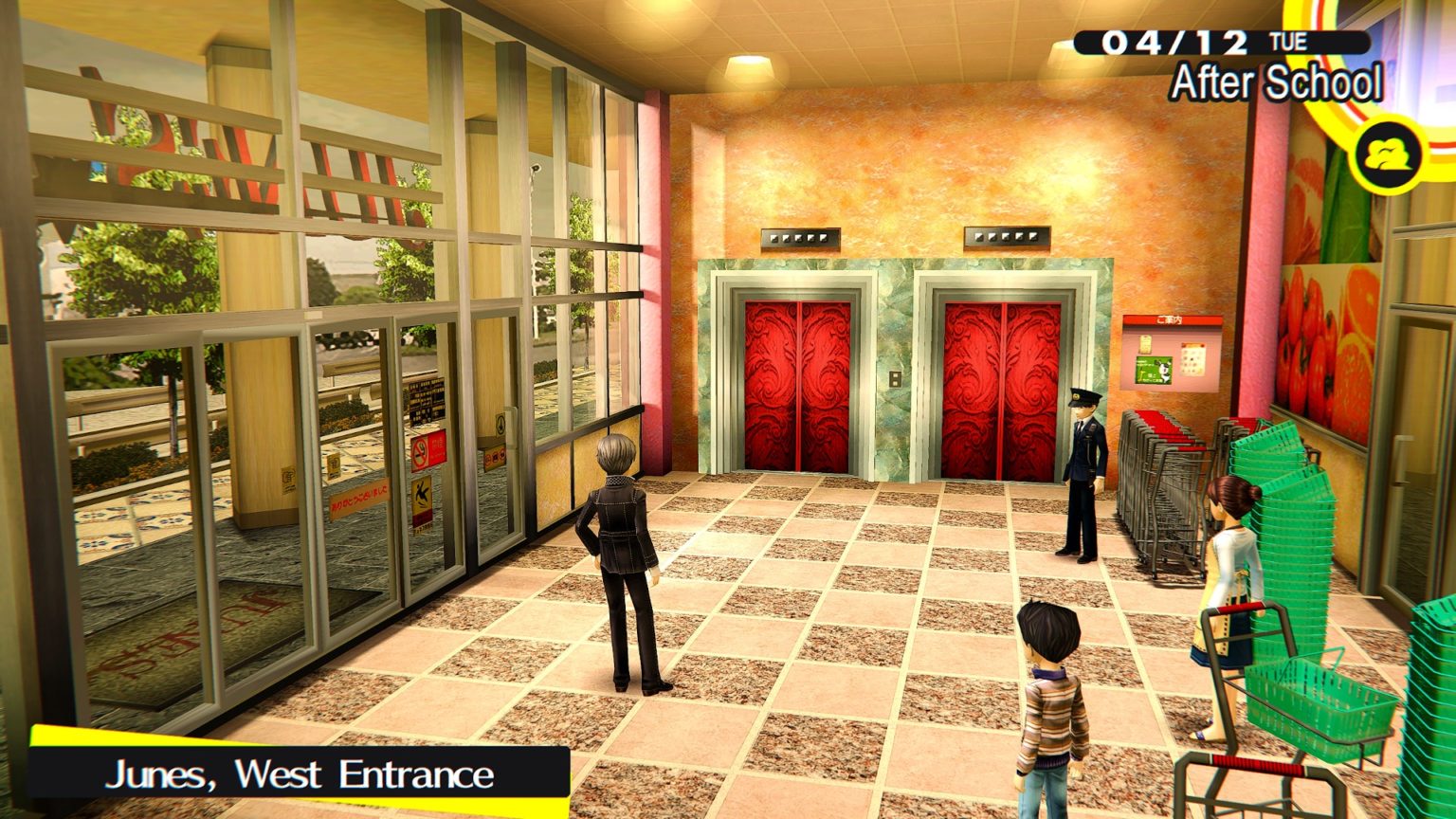Select the 04/12 TUE date display
The height and width of the screenshot is (819, 1456).
(x=1180, y=43)
